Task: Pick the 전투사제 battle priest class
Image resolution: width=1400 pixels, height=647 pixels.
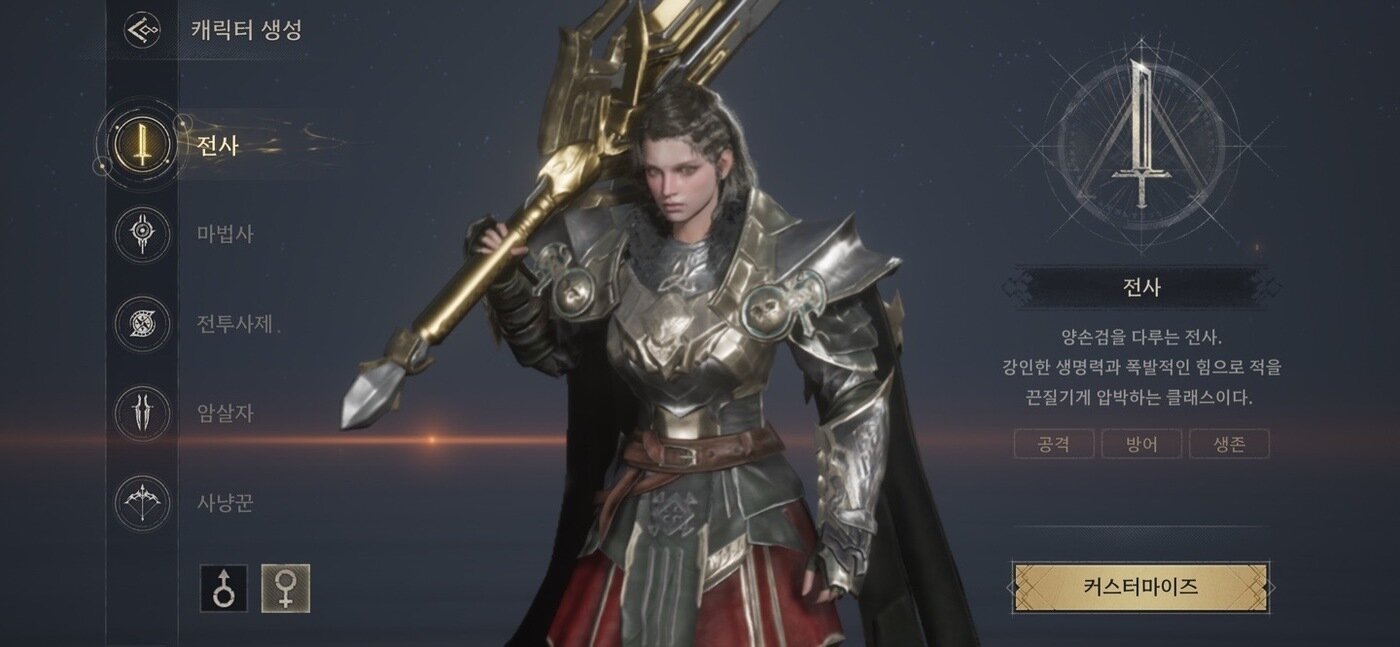Action: click(x=143, y=324)
